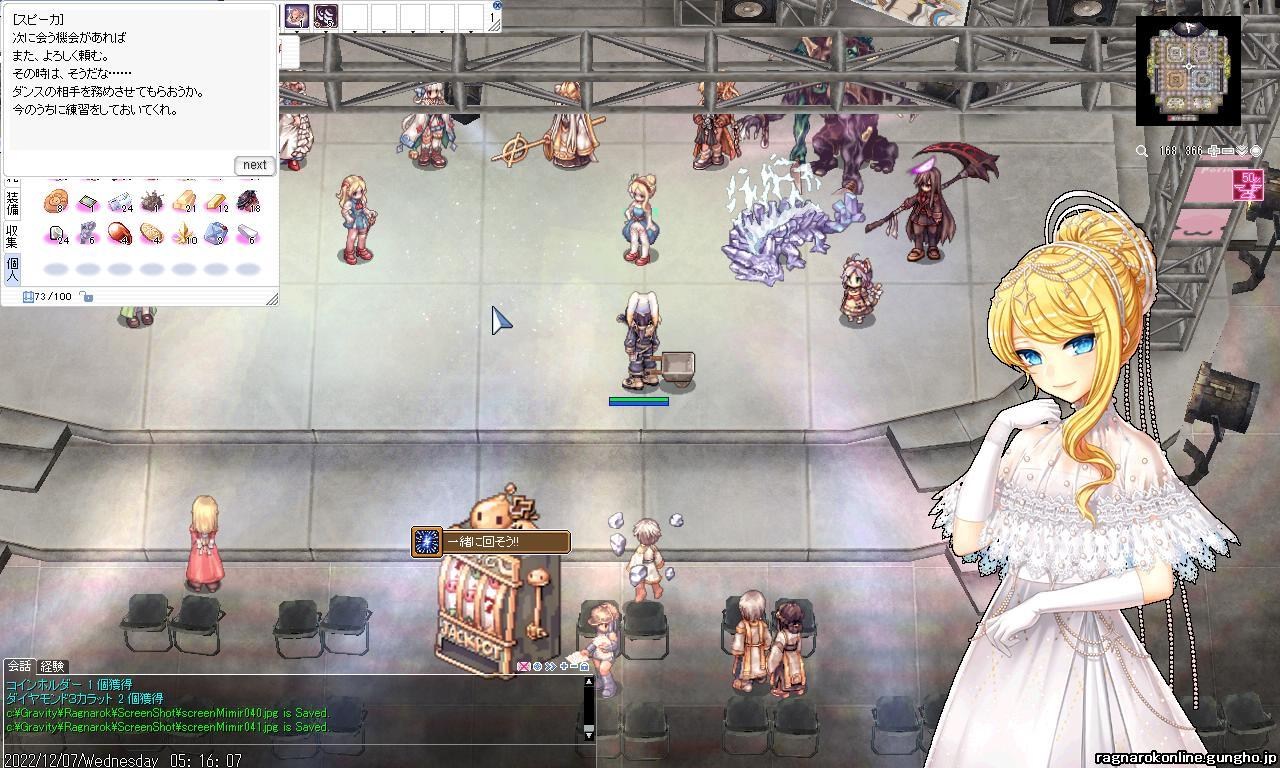The height and width of the screenshot is (768, 1280).
Task: Toggle the lock icon on the chat bar
Action: [584, 667]
